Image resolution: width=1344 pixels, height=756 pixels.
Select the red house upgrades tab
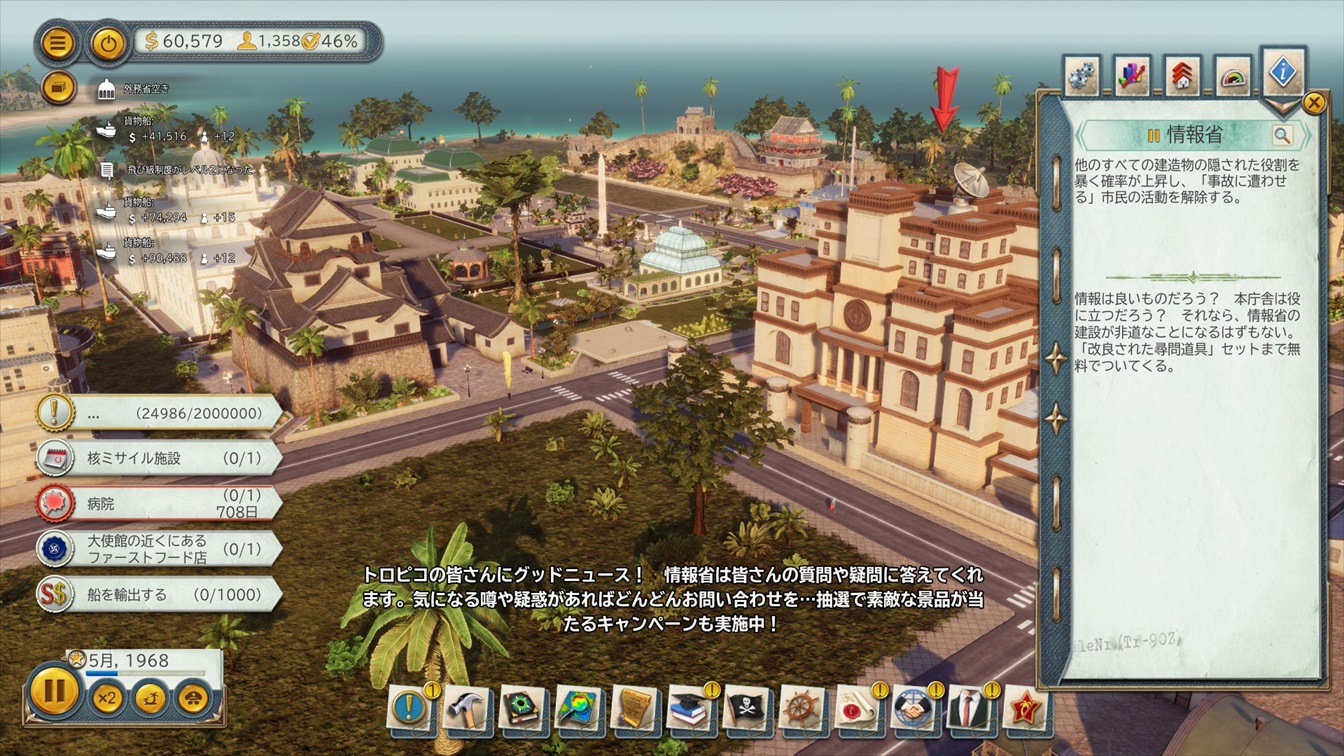pyautogui.click(x=1183, y=76)
